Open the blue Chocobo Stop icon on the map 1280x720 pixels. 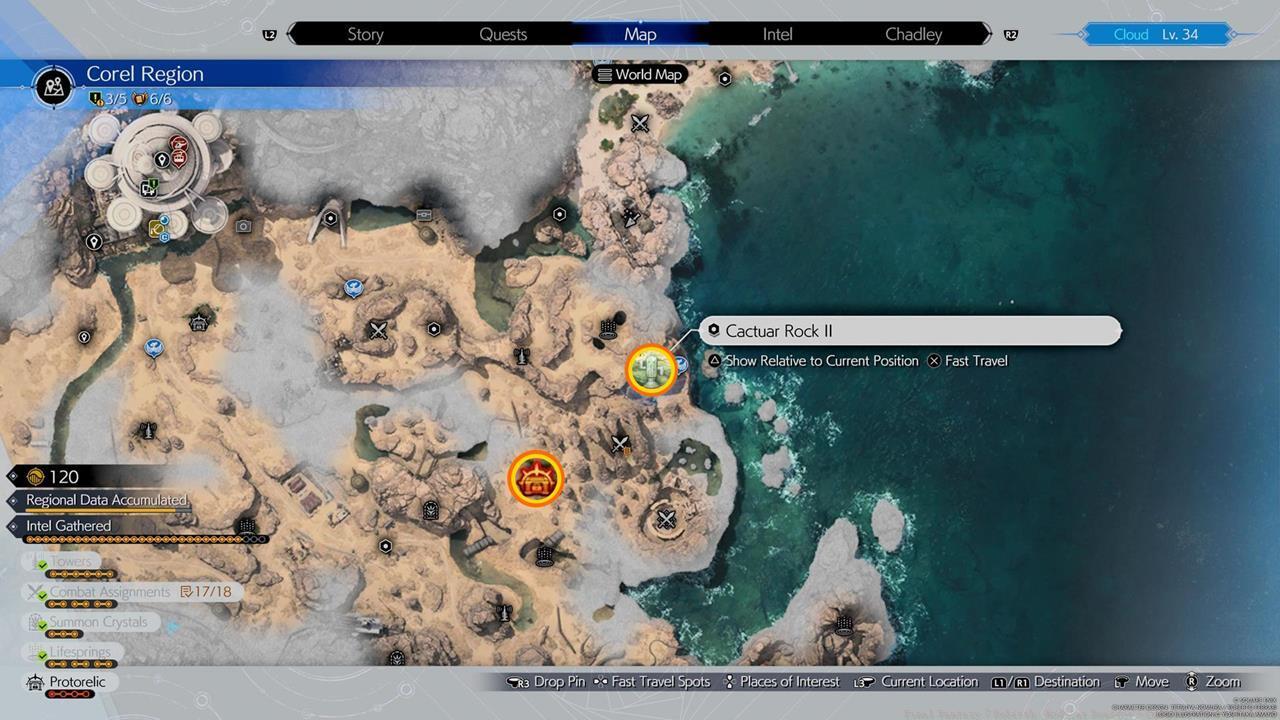click(352, 287)
